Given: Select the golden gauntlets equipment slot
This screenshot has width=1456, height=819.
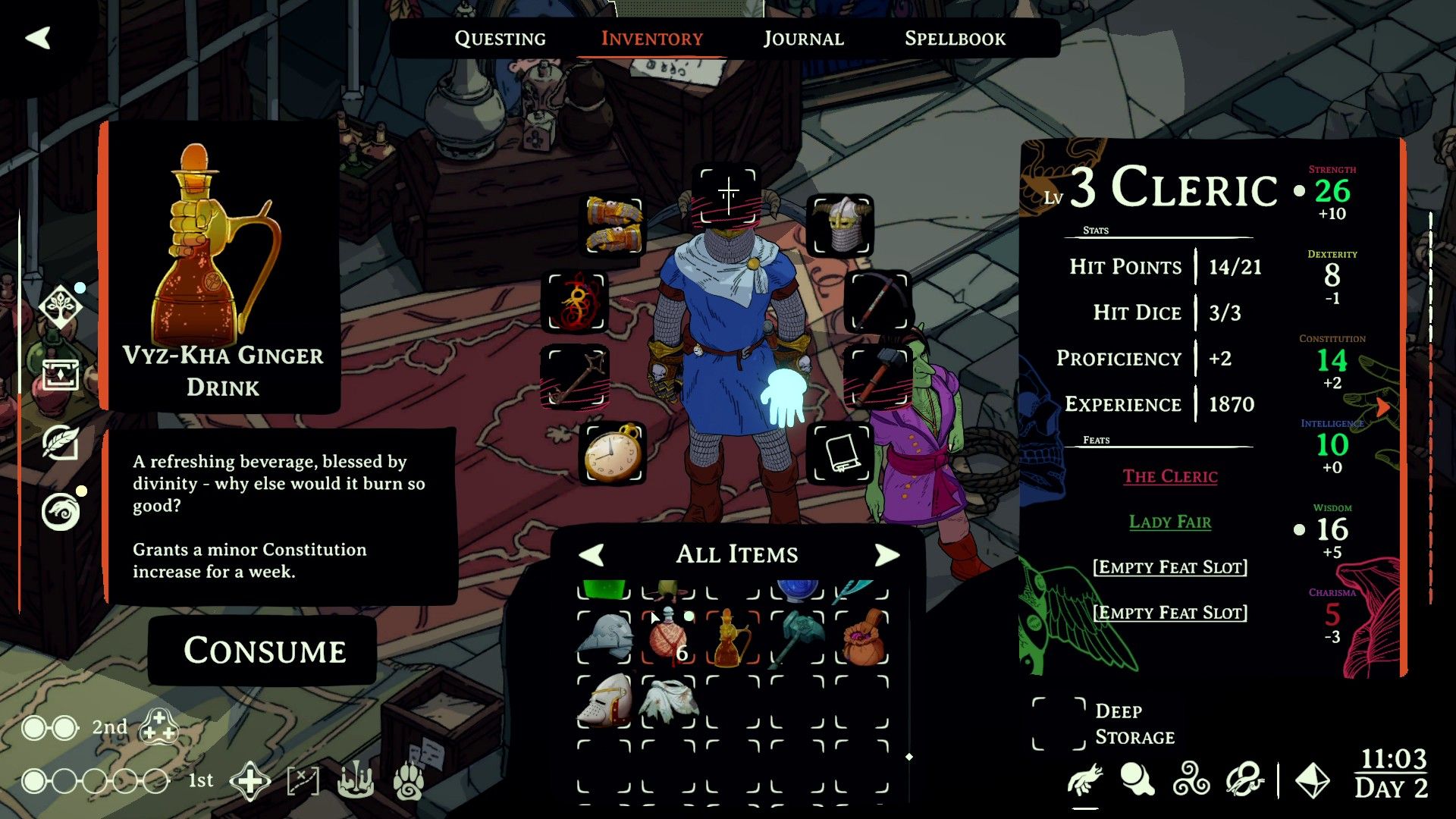Looking at the screenshot, I should point(614,225).
